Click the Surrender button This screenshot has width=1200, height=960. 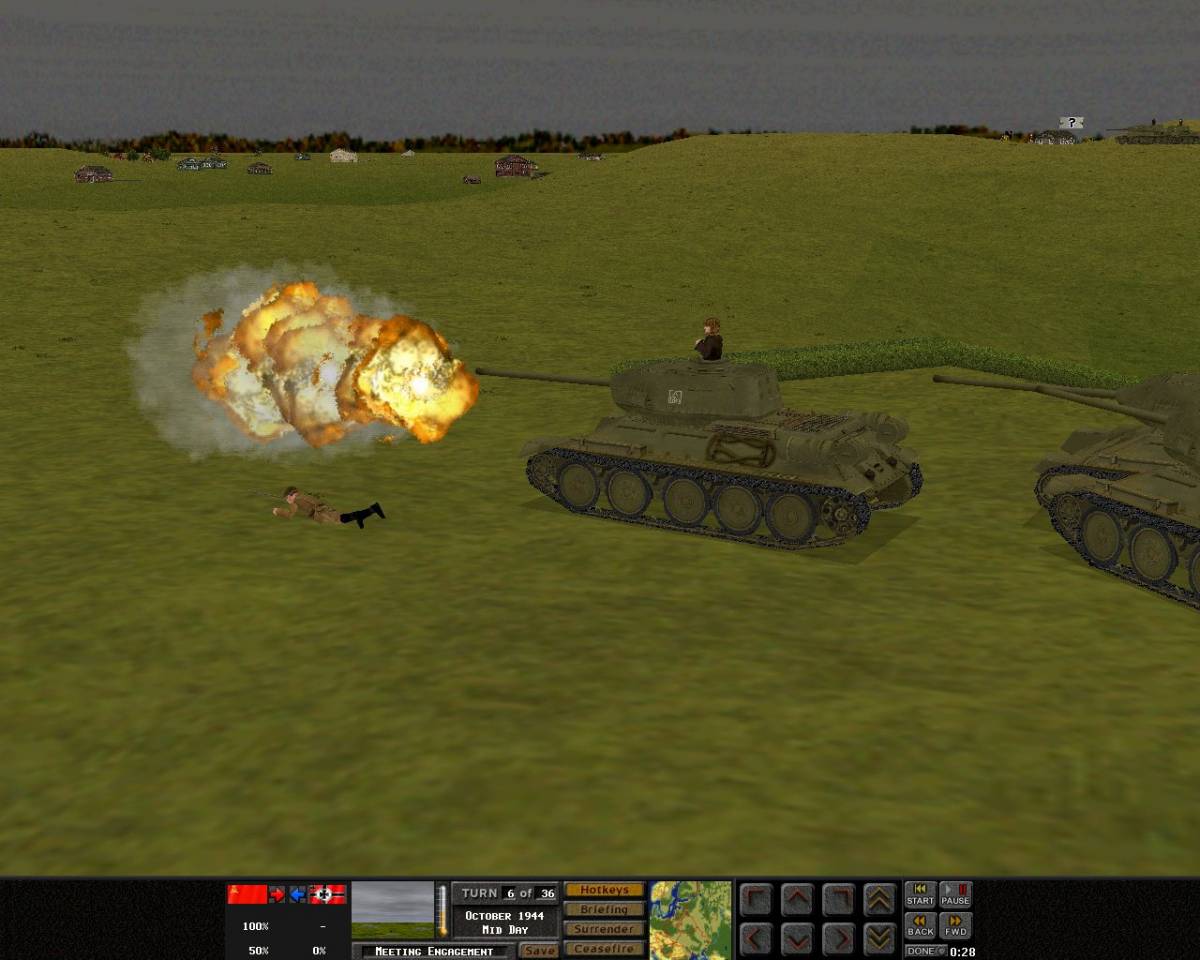click(604, 929)
